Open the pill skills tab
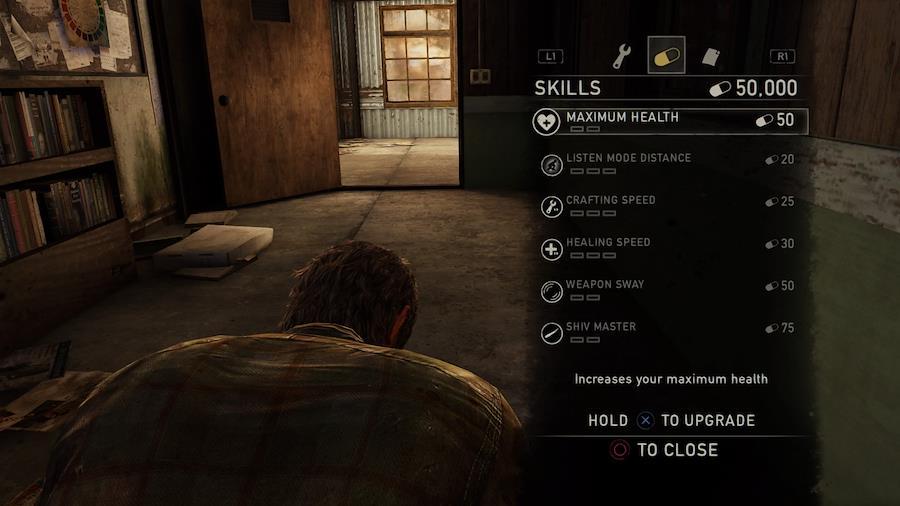Screen dimensions: 900x506 665,57
